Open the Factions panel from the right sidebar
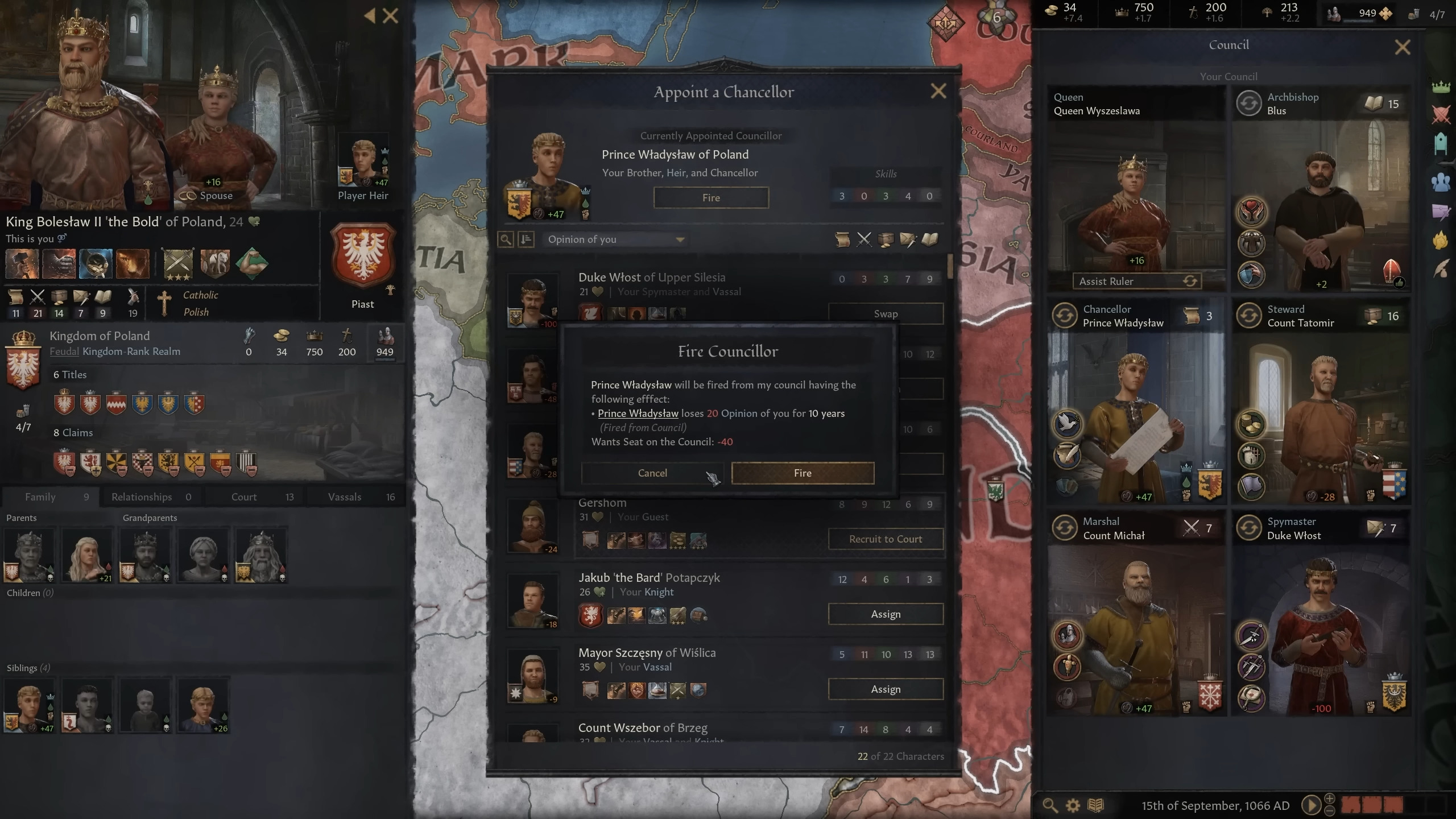This screenshot has width=1456, height=819. tap(1440, 241)
